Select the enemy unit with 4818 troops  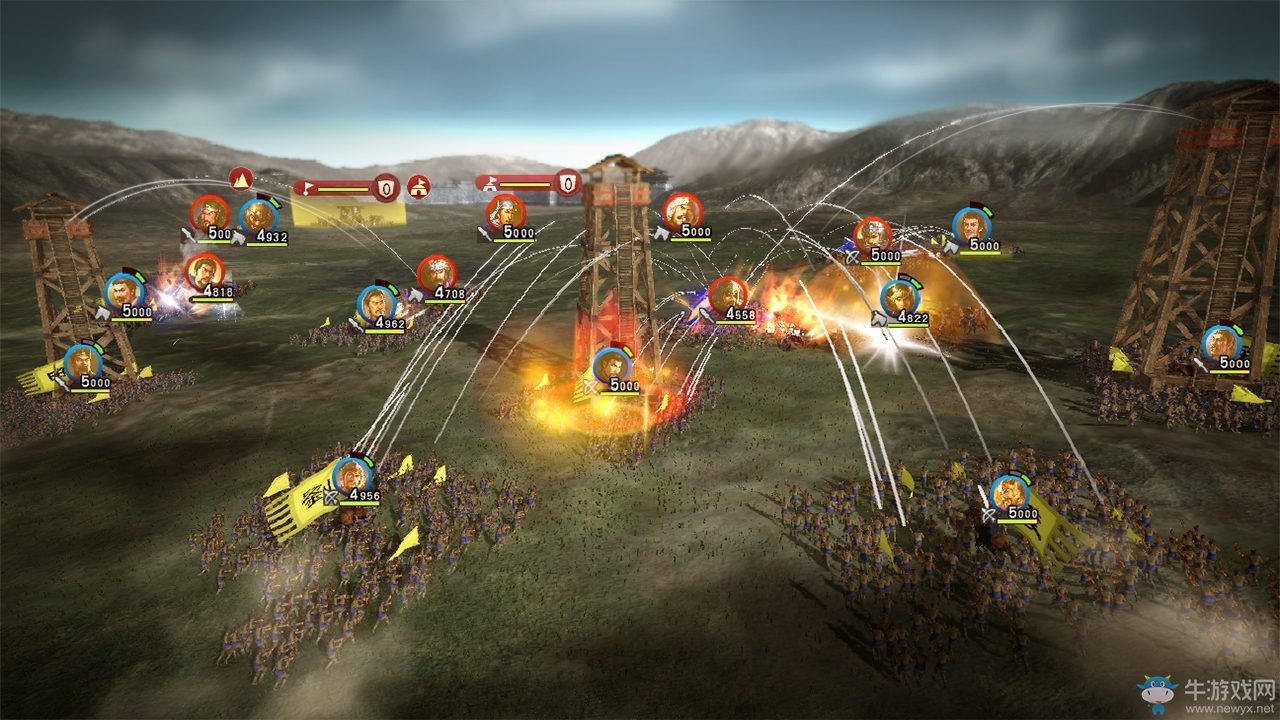204,271
